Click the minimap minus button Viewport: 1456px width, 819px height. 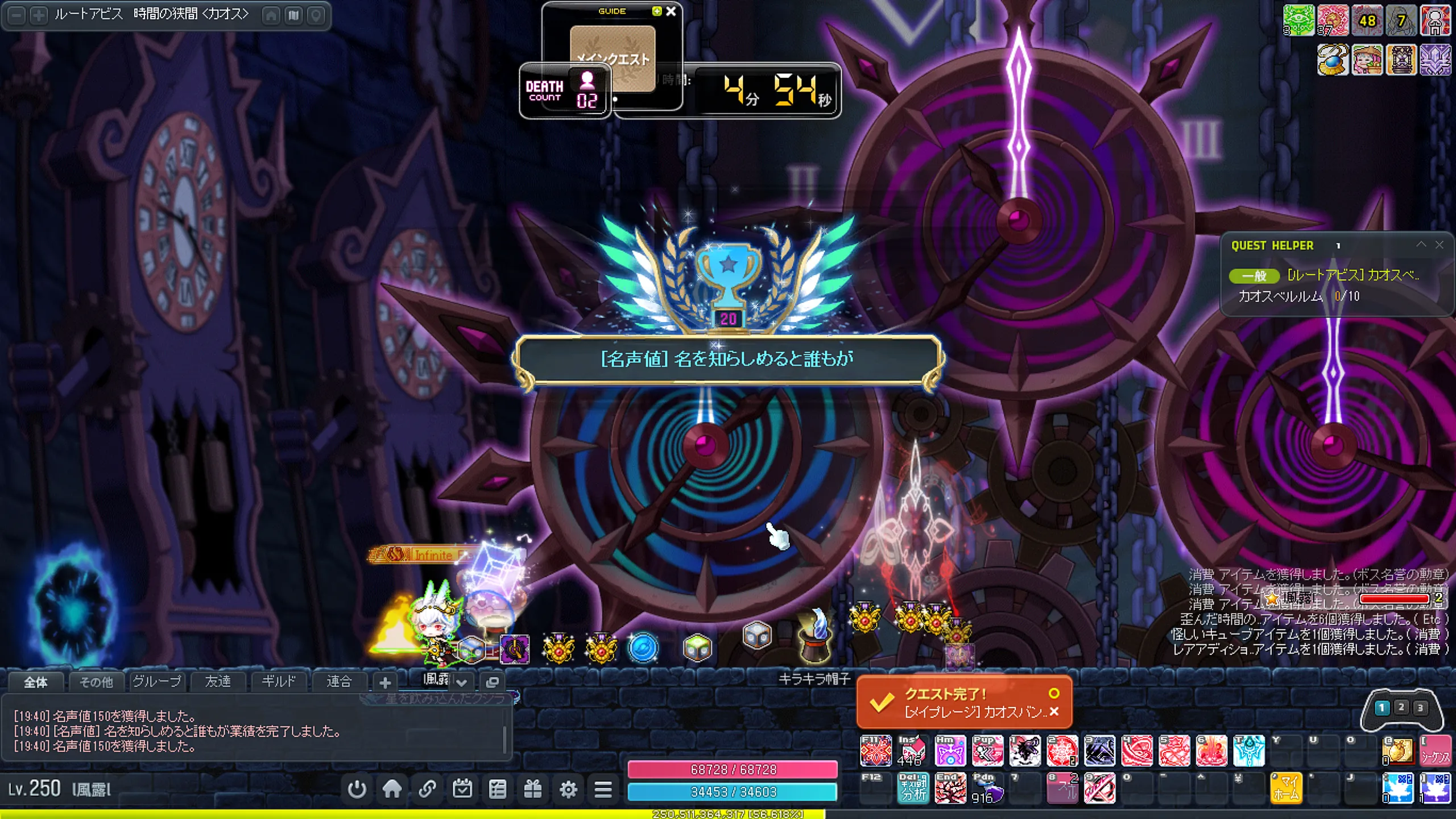click(x=17, y=15)
